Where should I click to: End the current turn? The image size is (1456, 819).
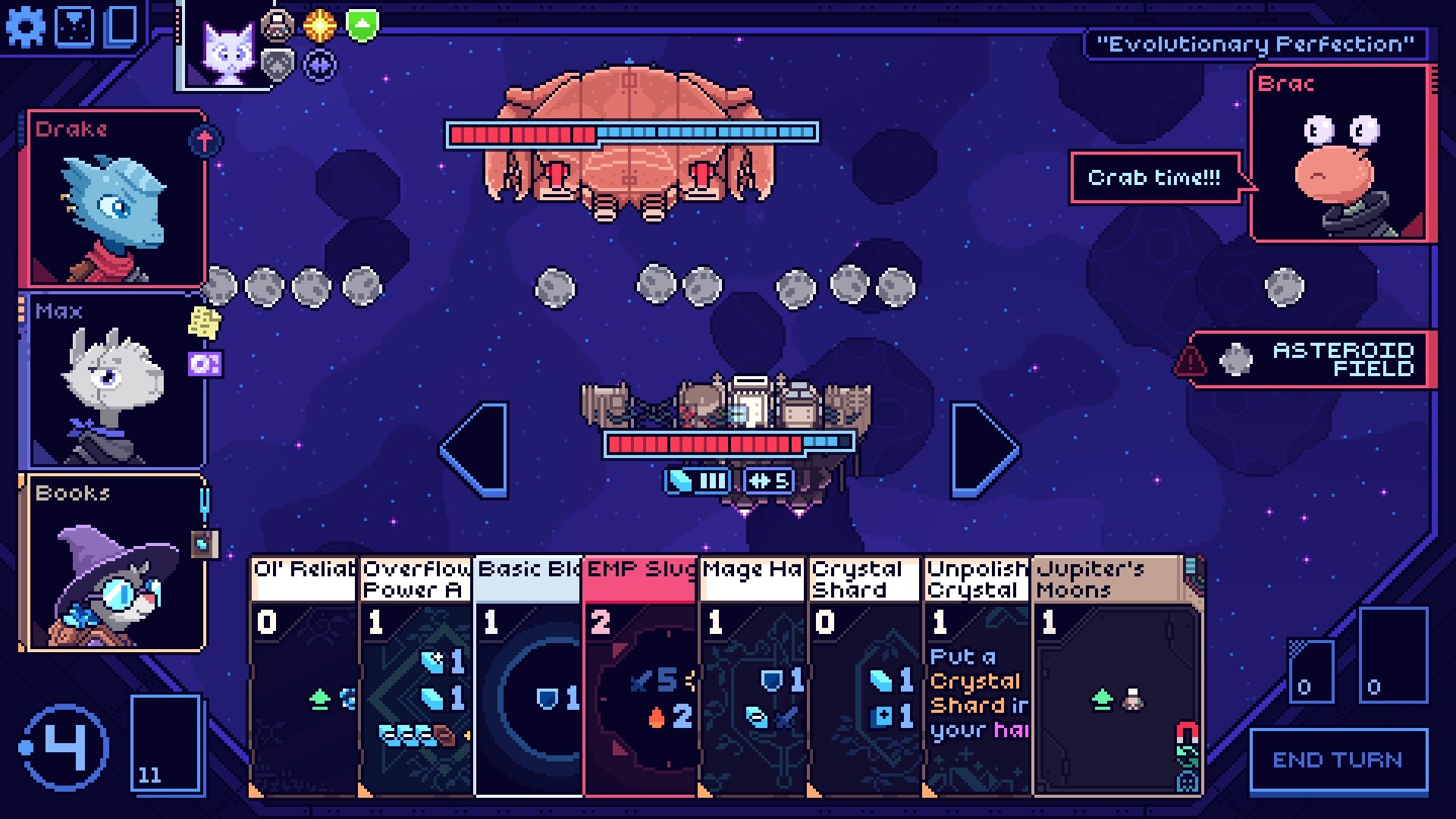click(x=1338, y=760)
